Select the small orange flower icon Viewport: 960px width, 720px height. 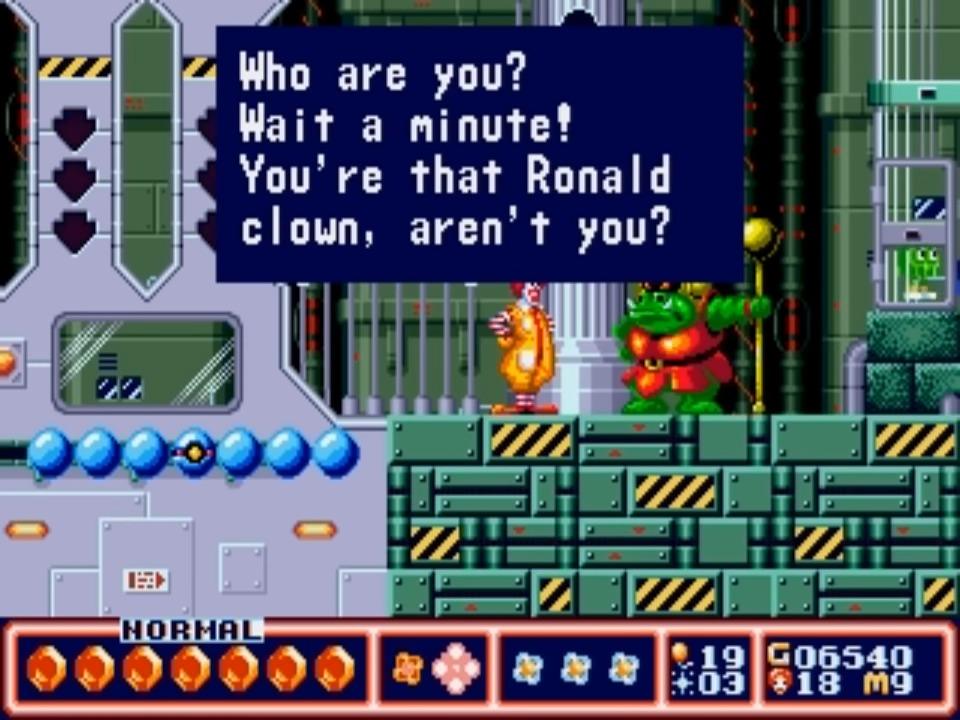pos(407,668)
